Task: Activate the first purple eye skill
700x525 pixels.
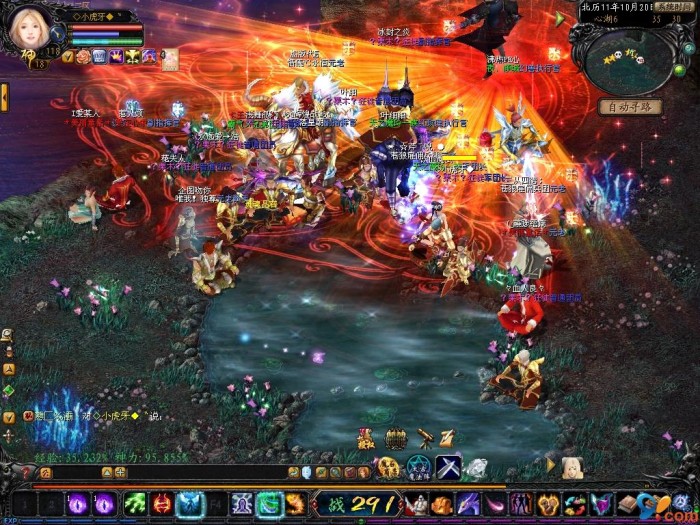Action: 79,503
